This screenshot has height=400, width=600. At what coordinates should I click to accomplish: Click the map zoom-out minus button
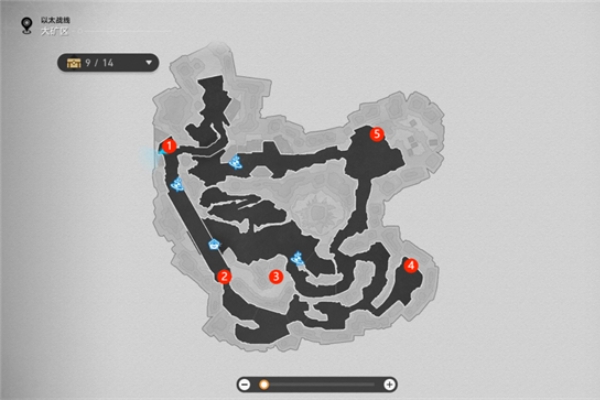pyautogui.click(x=244, y=384)
